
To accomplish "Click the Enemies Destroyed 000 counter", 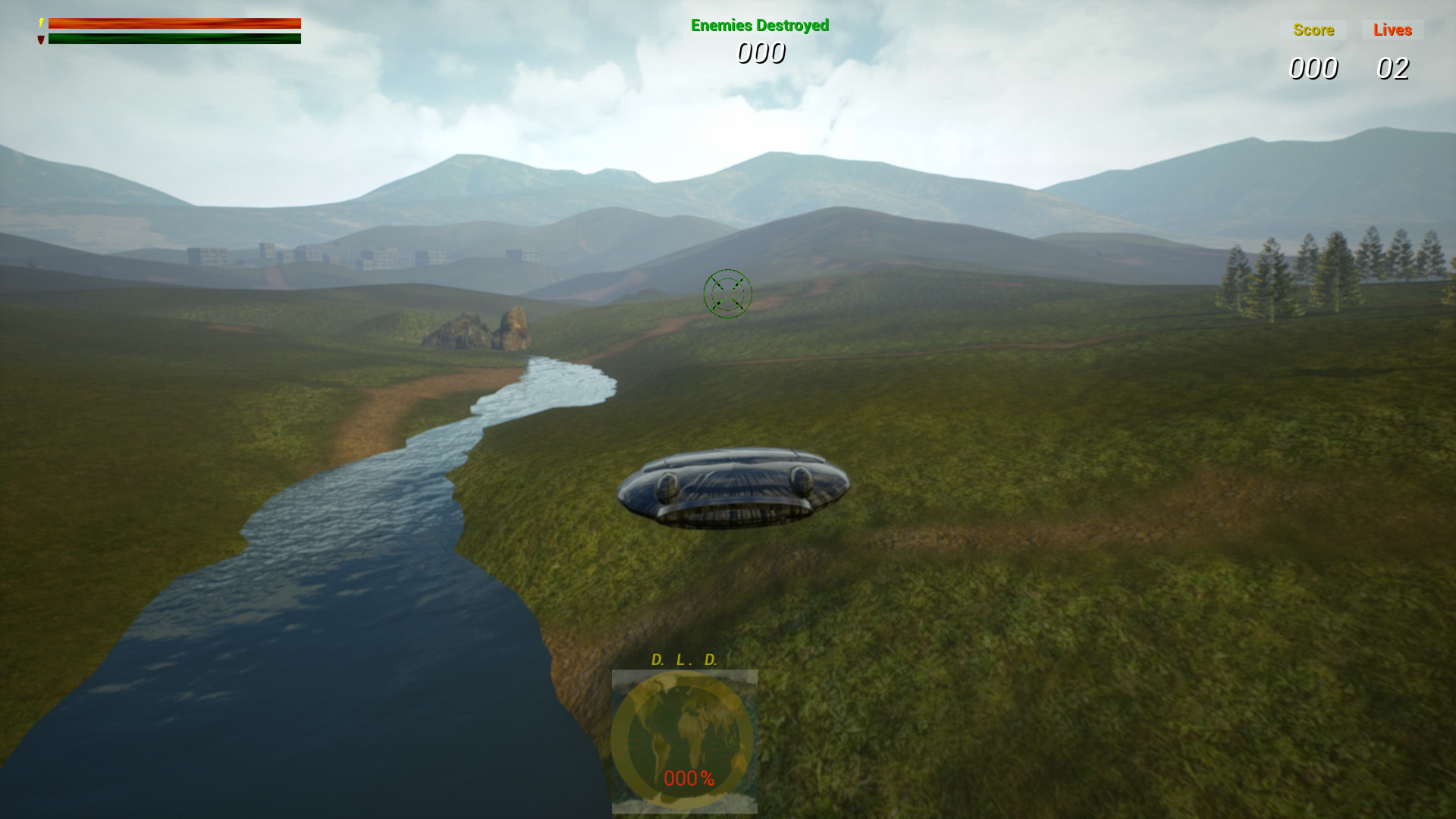I will [761, 52].
